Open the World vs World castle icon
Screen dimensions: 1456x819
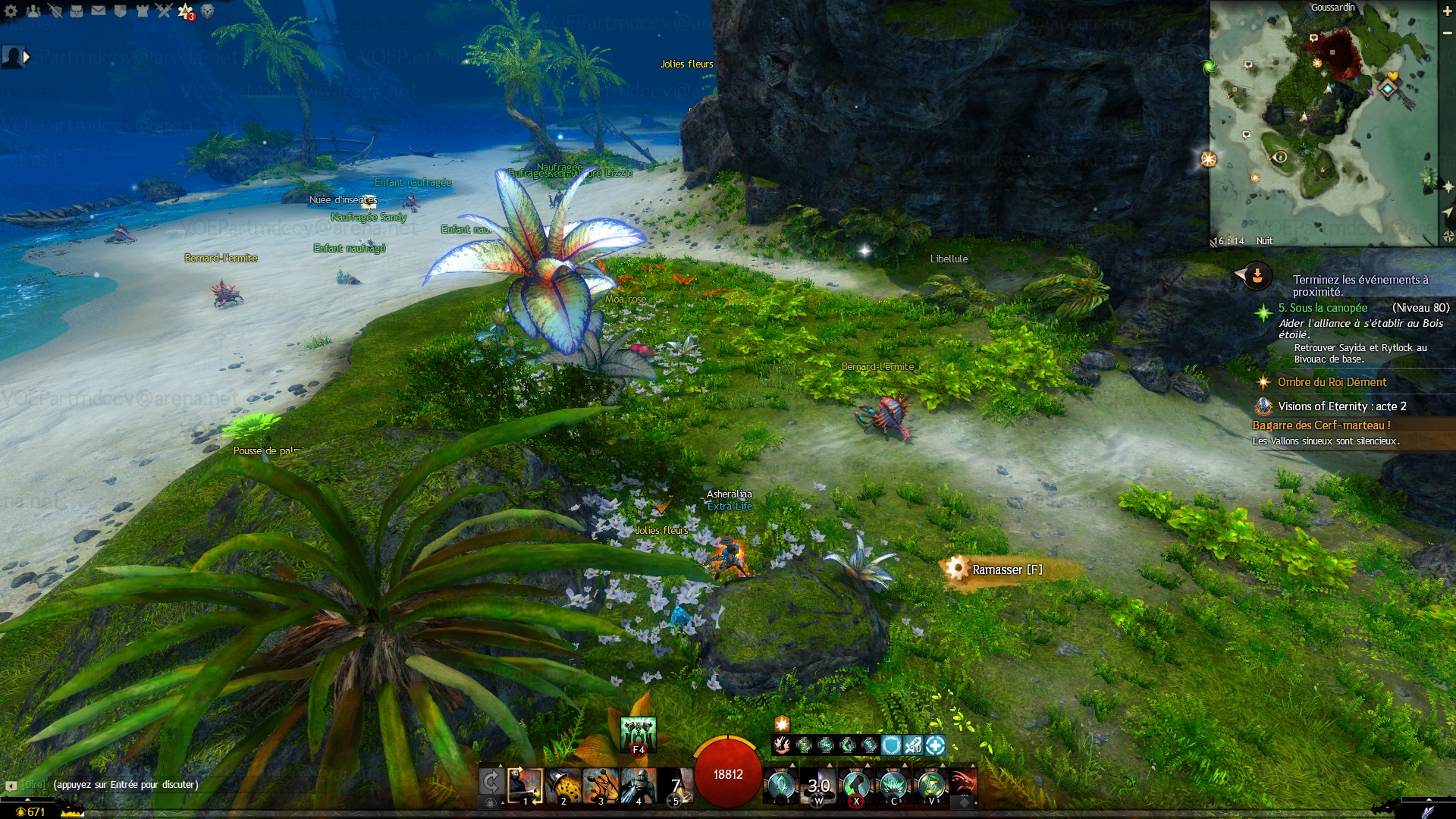tap(142, 11)
